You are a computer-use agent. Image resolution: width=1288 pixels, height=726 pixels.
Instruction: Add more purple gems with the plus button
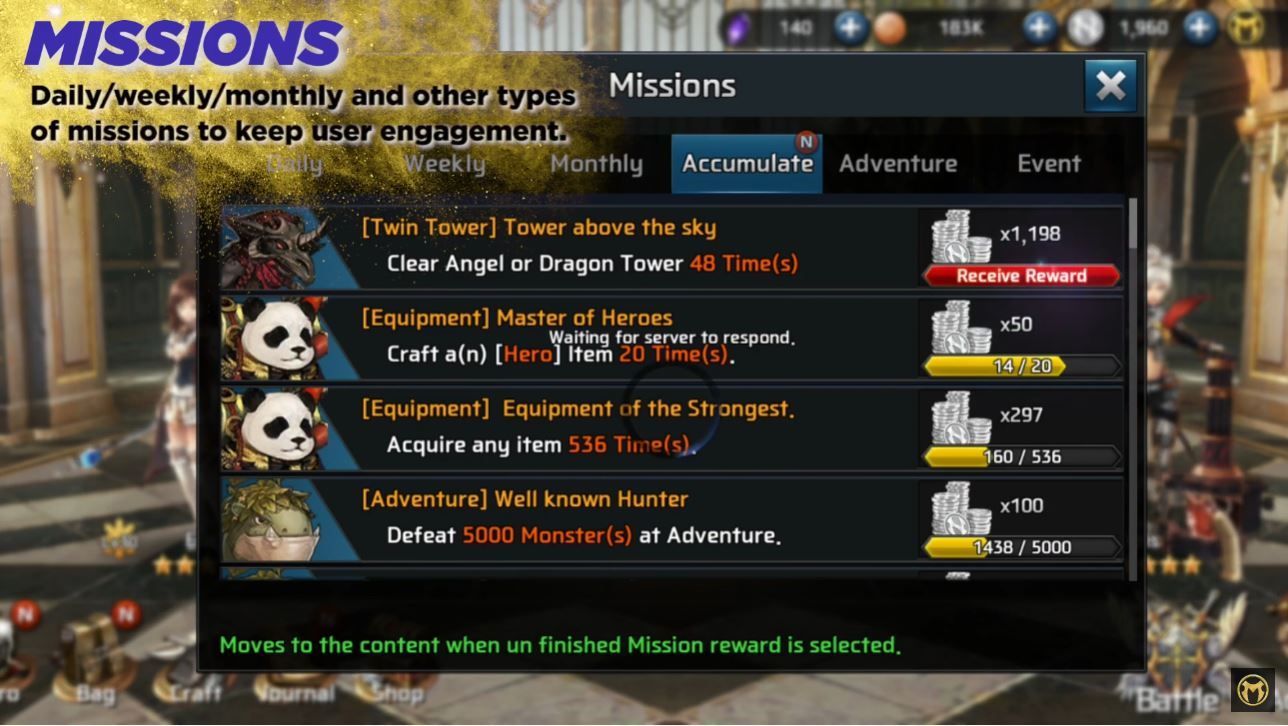pos(850,28)
